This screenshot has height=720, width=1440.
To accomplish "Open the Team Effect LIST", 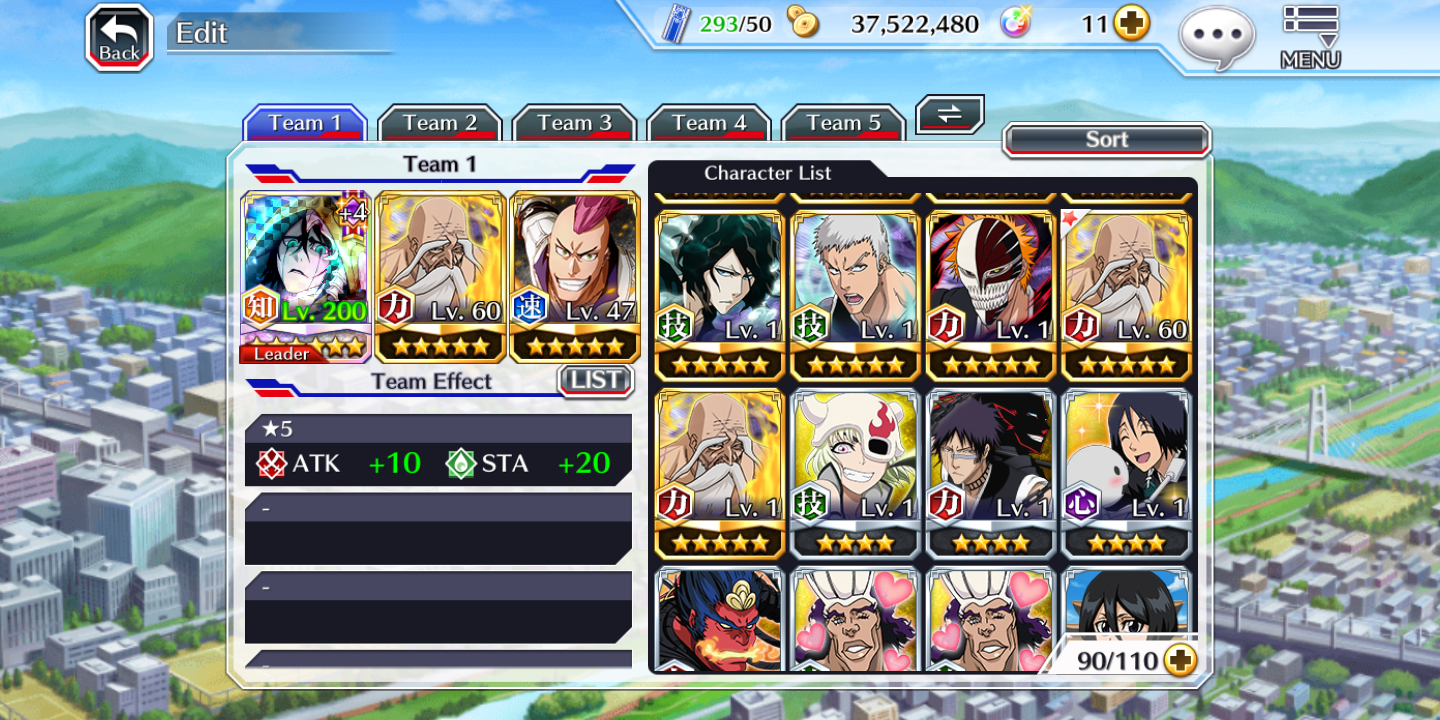I will click(596, 380).
